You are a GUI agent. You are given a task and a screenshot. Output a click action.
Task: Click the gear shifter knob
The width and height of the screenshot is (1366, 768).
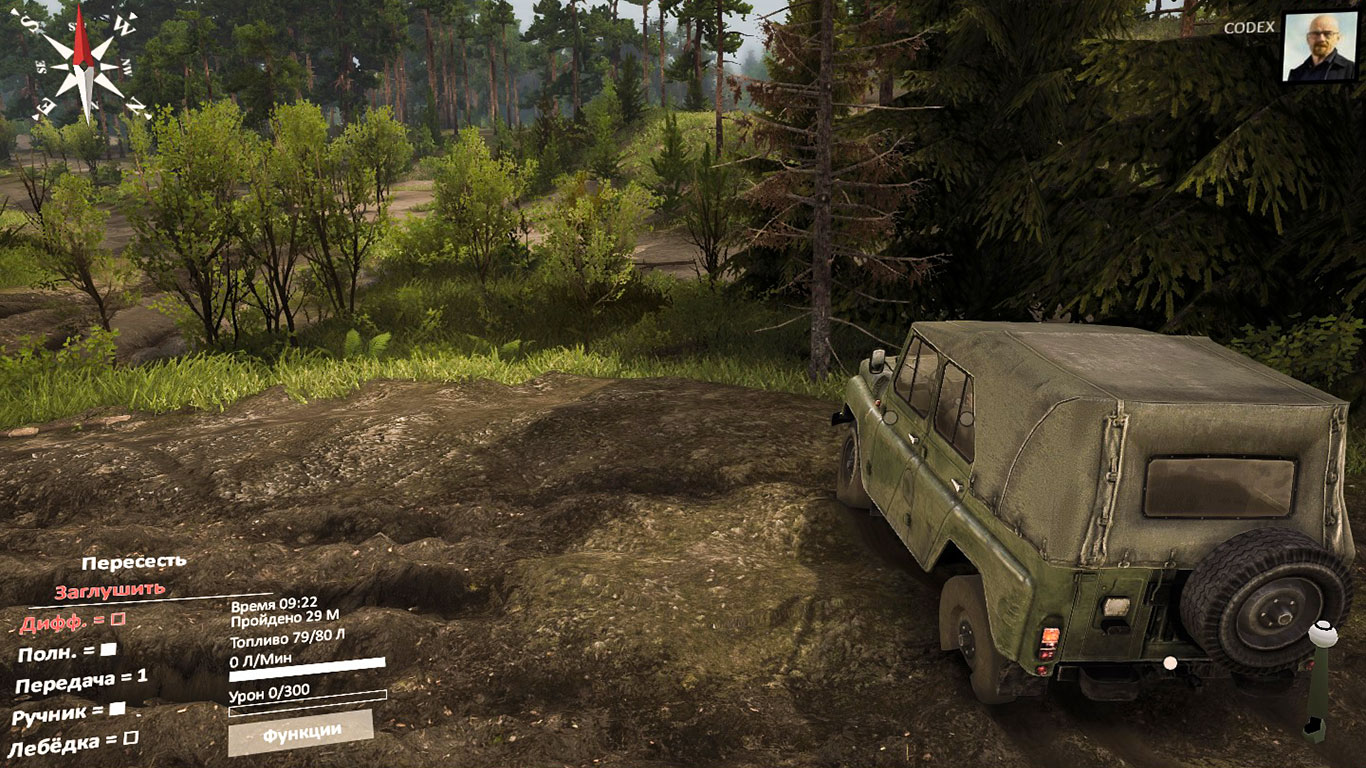(1323, 633)
